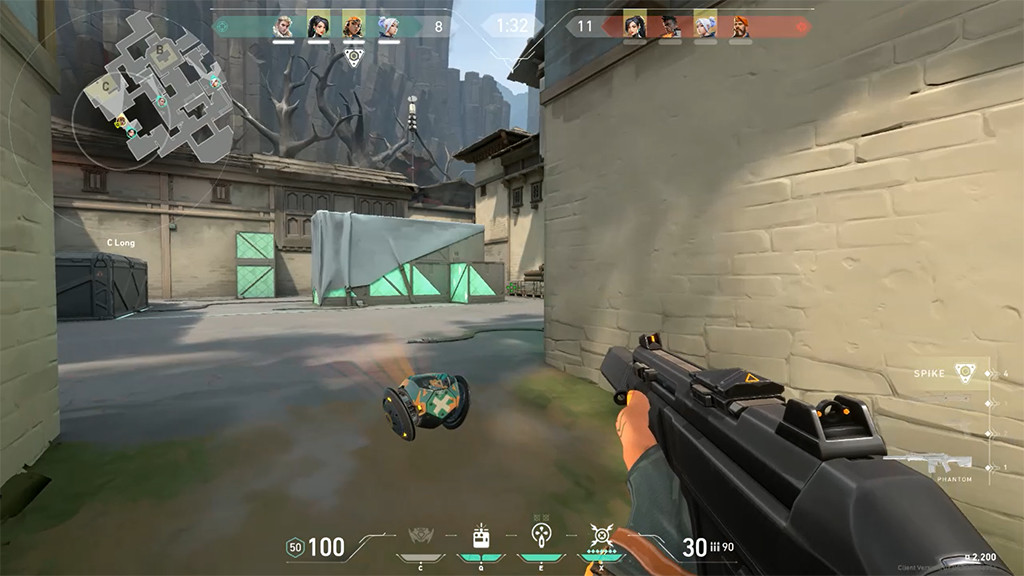Select the bearded enemy portrait in the red bar
The width and height of the screenshot is (1024, 576).
(740, 26)
